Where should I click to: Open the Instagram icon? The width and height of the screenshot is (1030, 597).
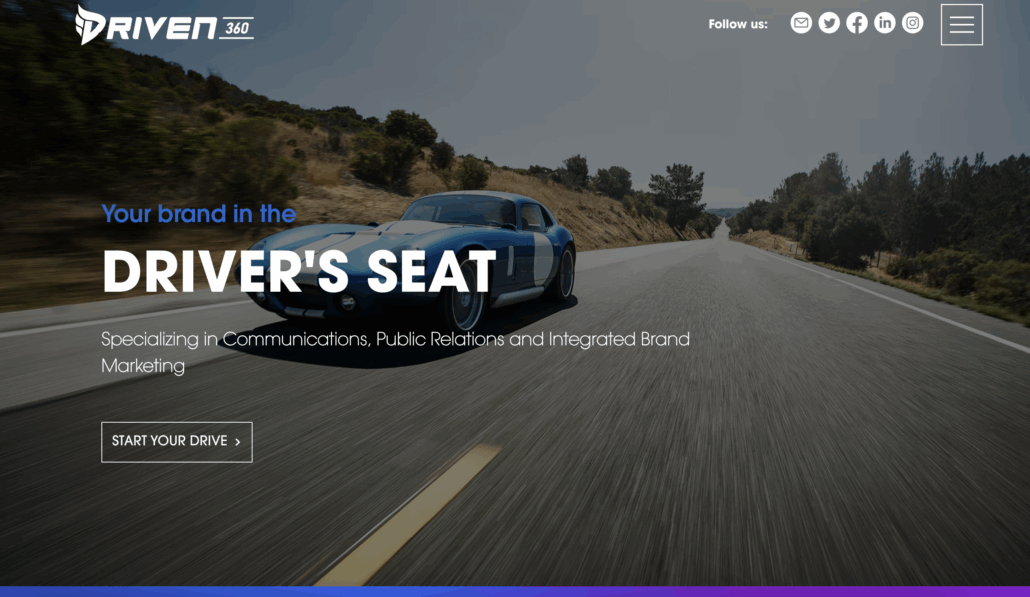point(913,23)
